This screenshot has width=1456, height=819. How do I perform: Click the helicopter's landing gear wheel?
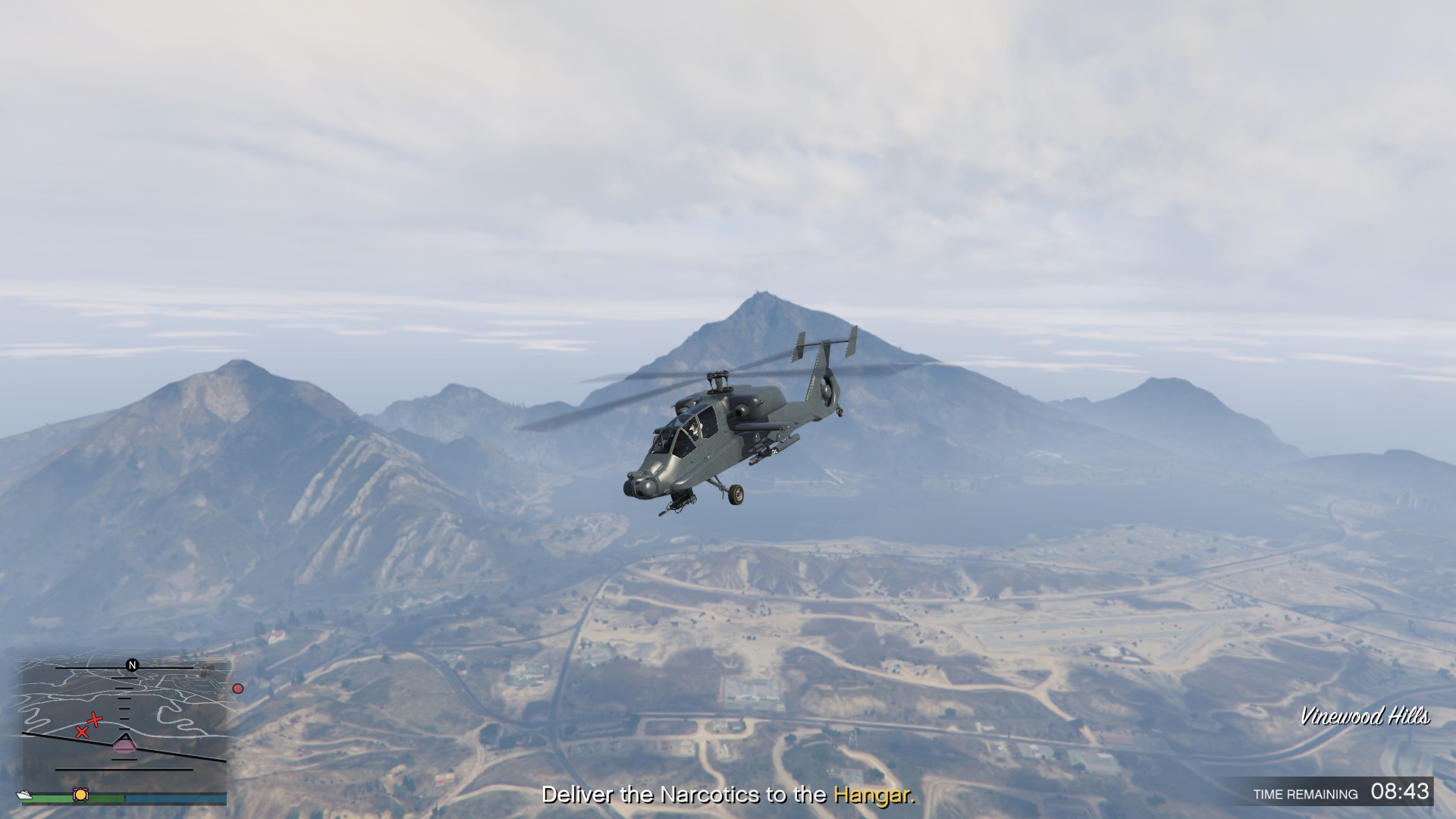736,495
